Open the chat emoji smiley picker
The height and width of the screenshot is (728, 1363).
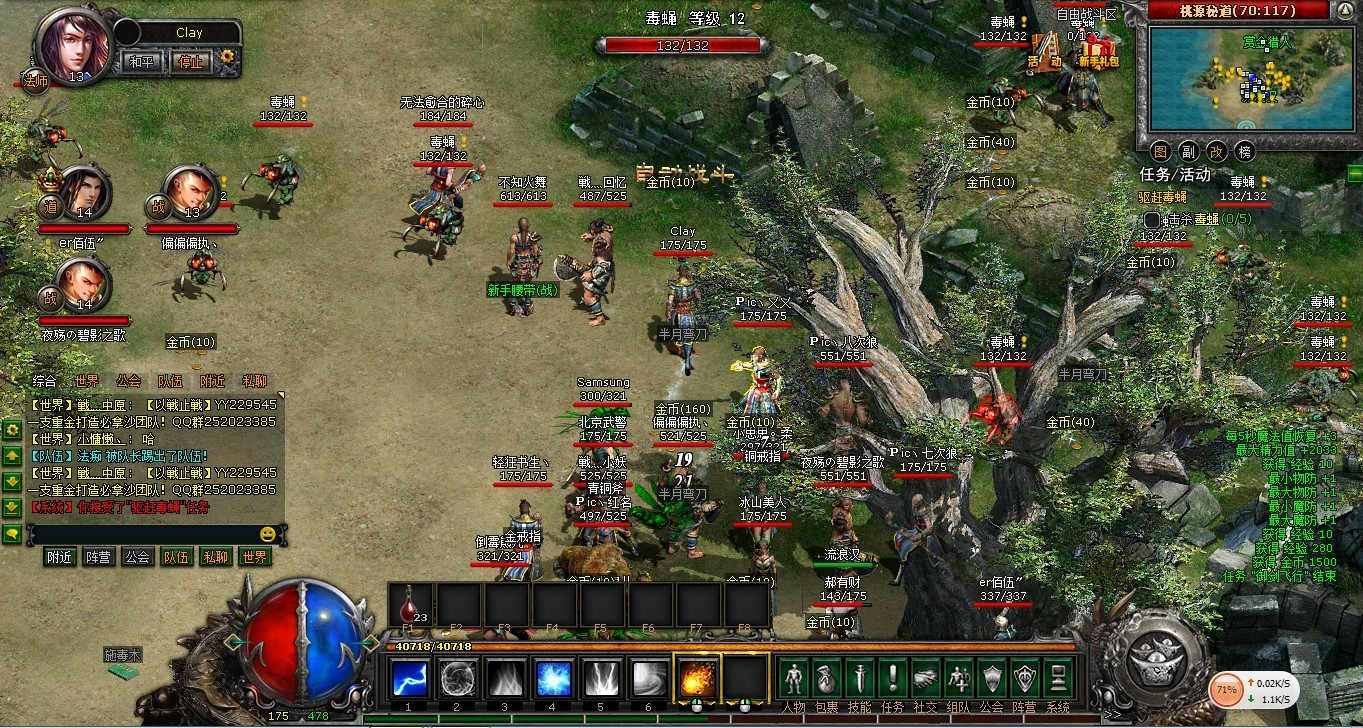point(267,534)
